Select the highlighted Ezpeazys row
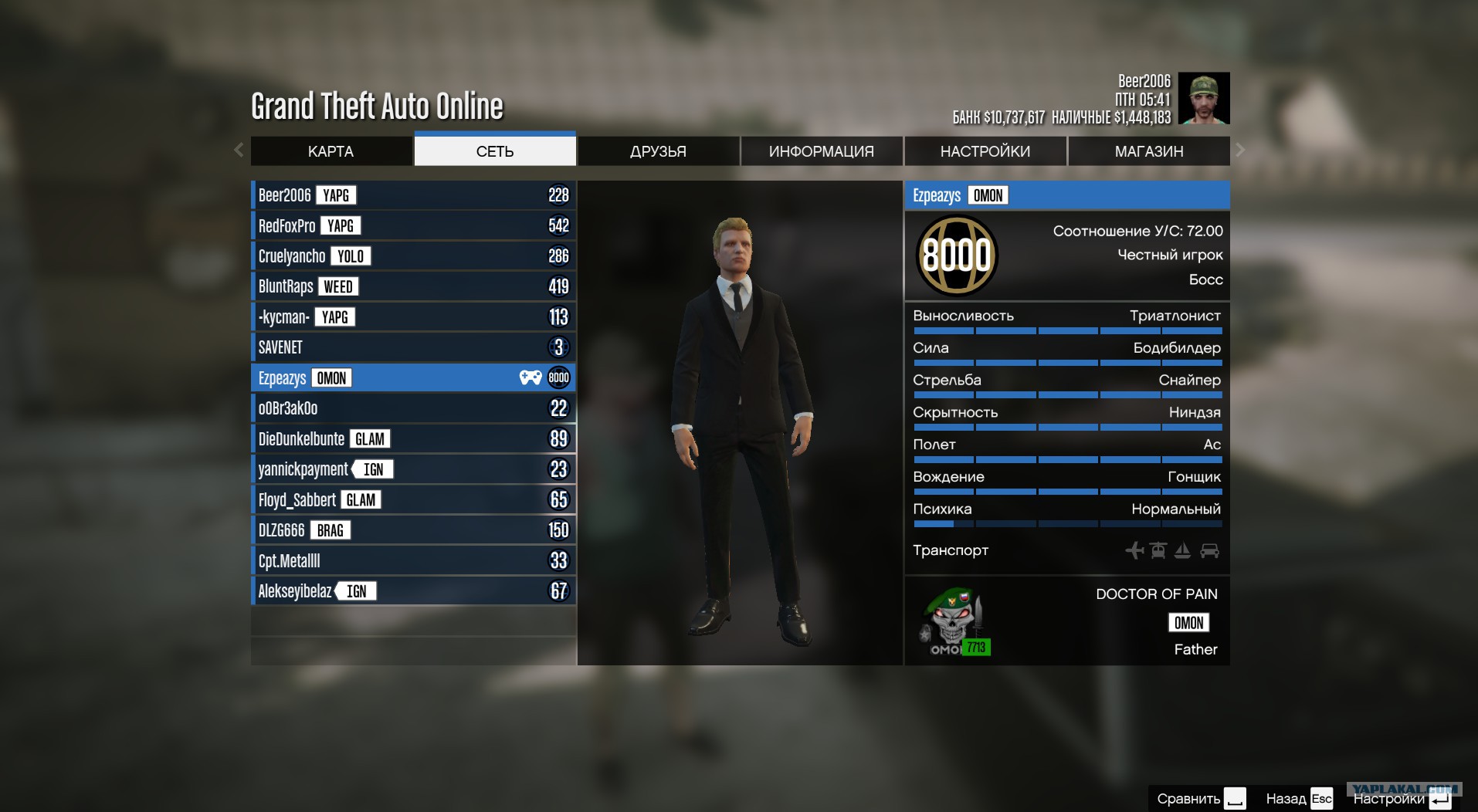The width and height of the screenshot is (1478, 812). point(413,378)
